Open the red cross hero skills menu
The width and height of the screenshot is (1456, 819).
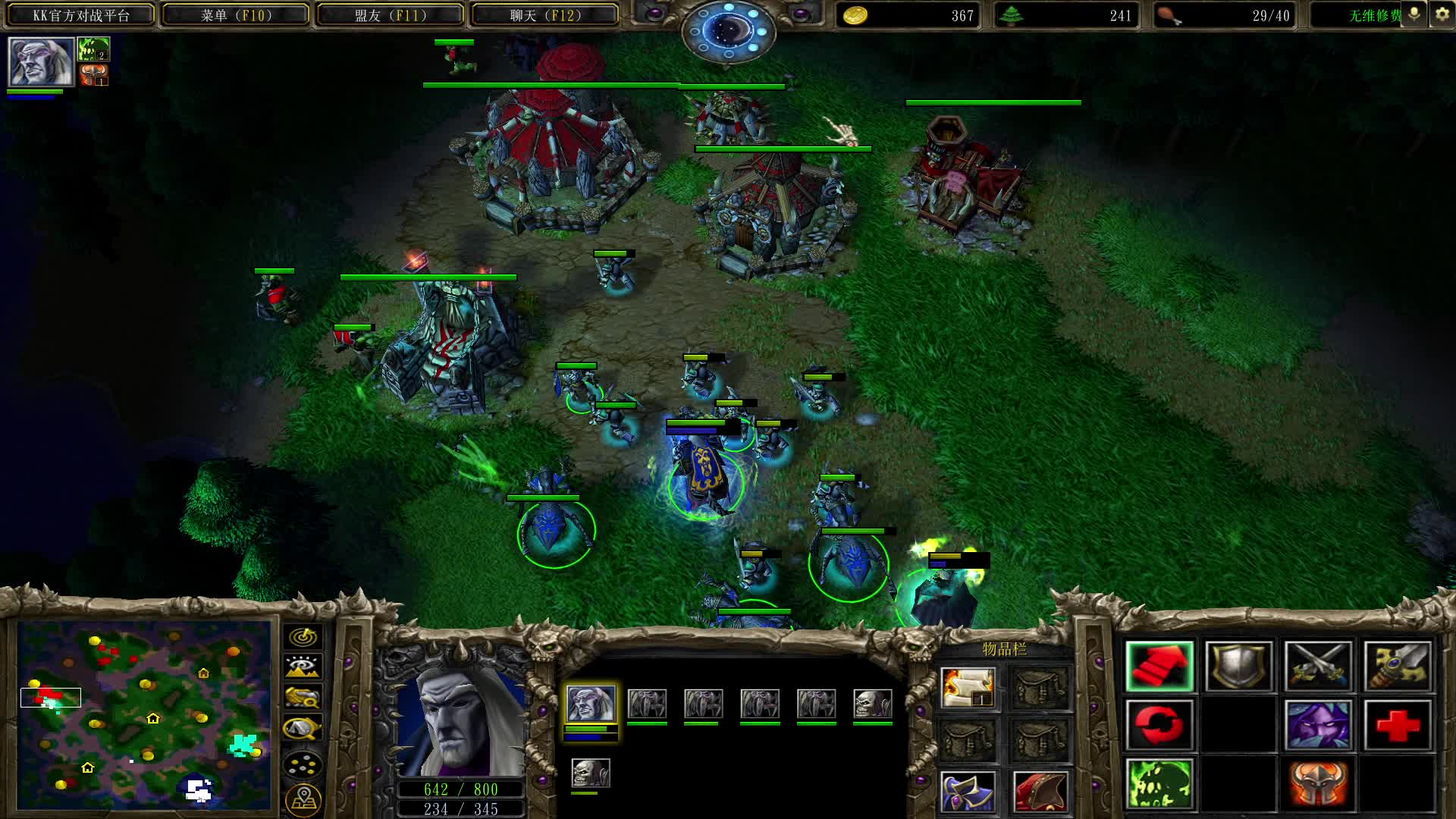click(x=1398, y=725)
